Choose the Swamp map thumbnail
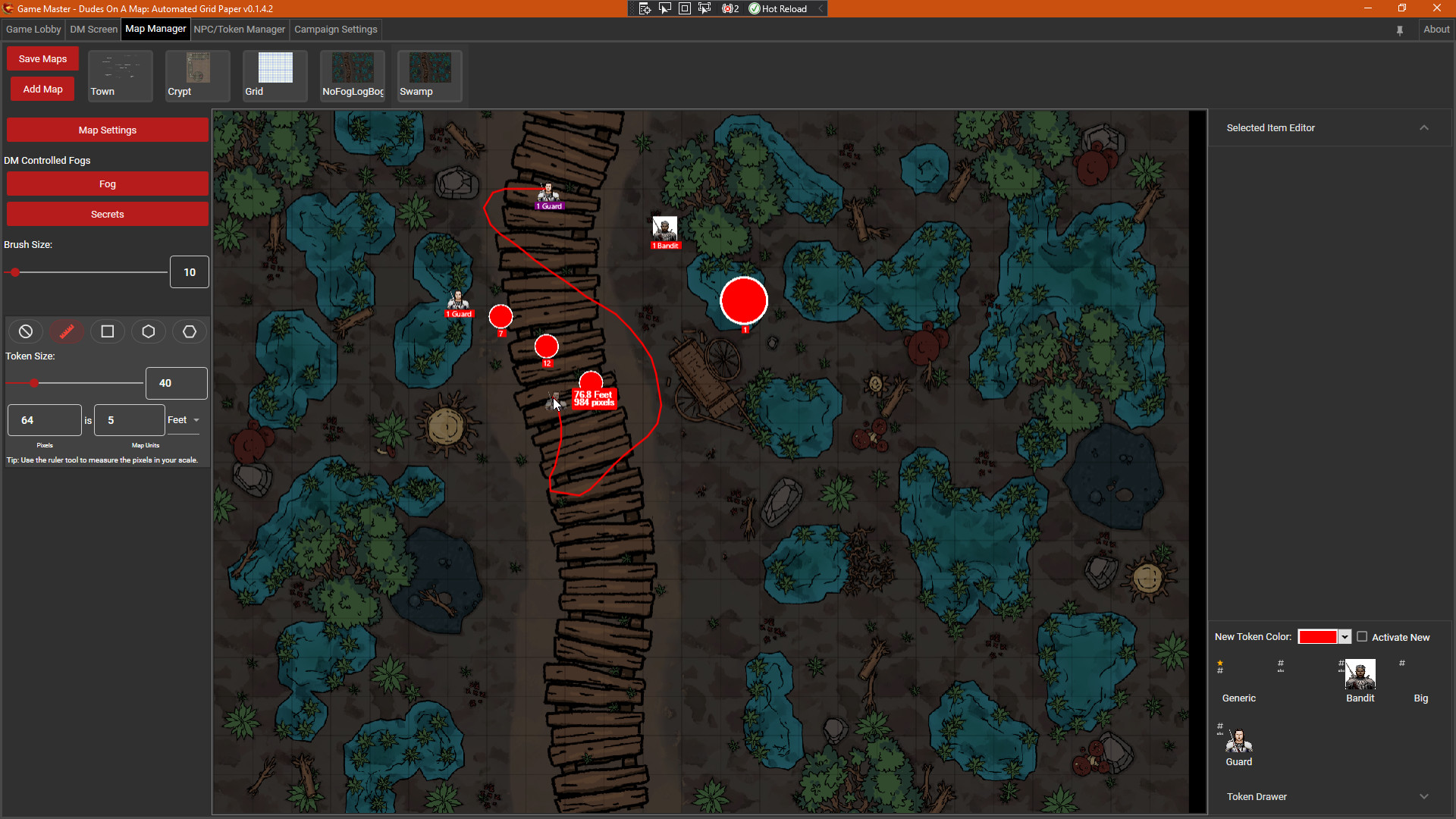Viewport: 1456px width, 819px height. [x=429, y=75]
